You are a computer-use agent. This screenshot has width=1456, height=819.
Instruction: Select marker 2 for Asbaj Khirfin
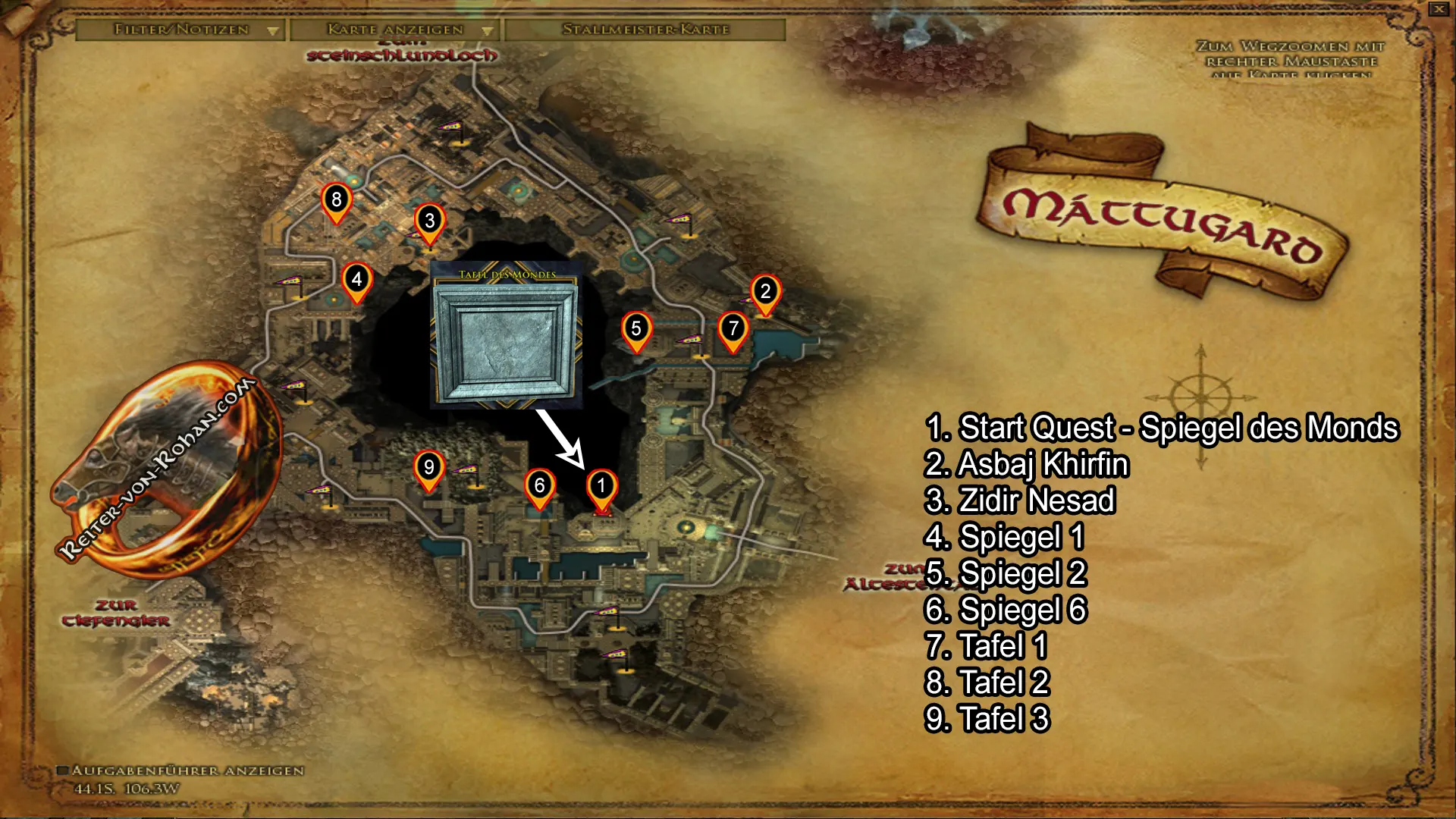[765, 290]
